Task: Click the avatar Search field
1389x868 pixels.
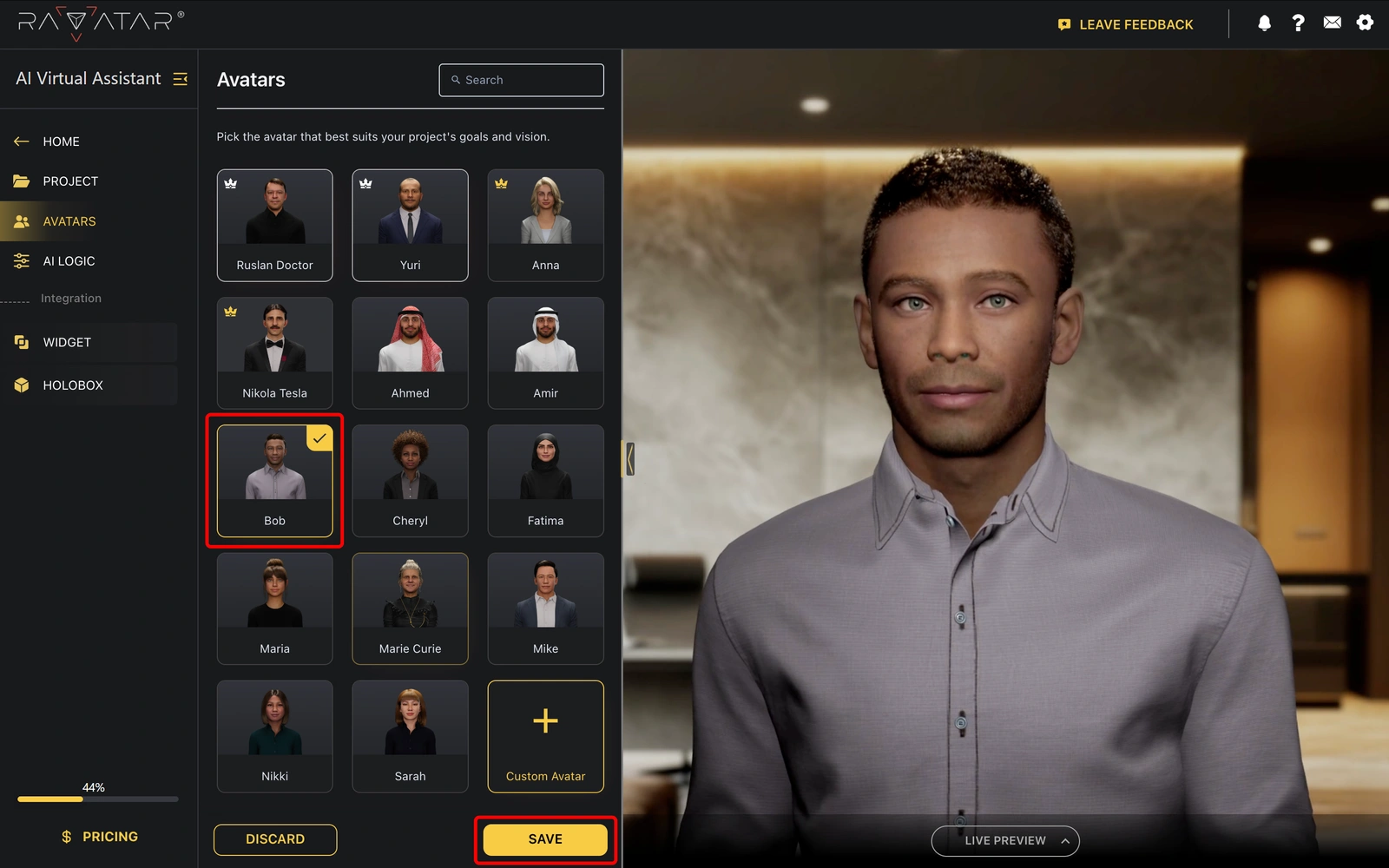Action: click(x=521, y=80)
